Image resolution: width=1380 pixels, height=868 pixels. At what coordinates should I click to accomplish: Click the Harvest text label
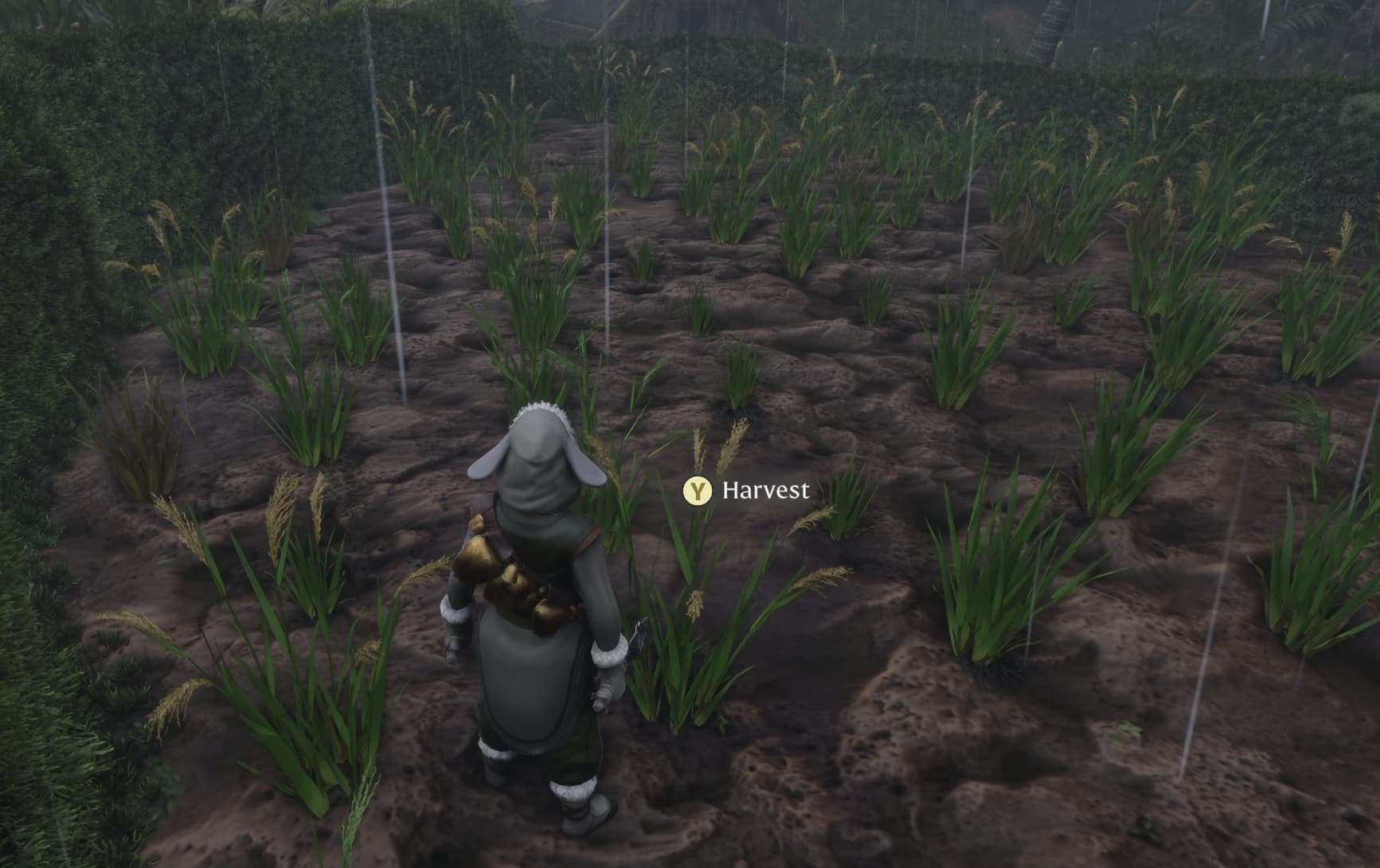coord(766,491)
